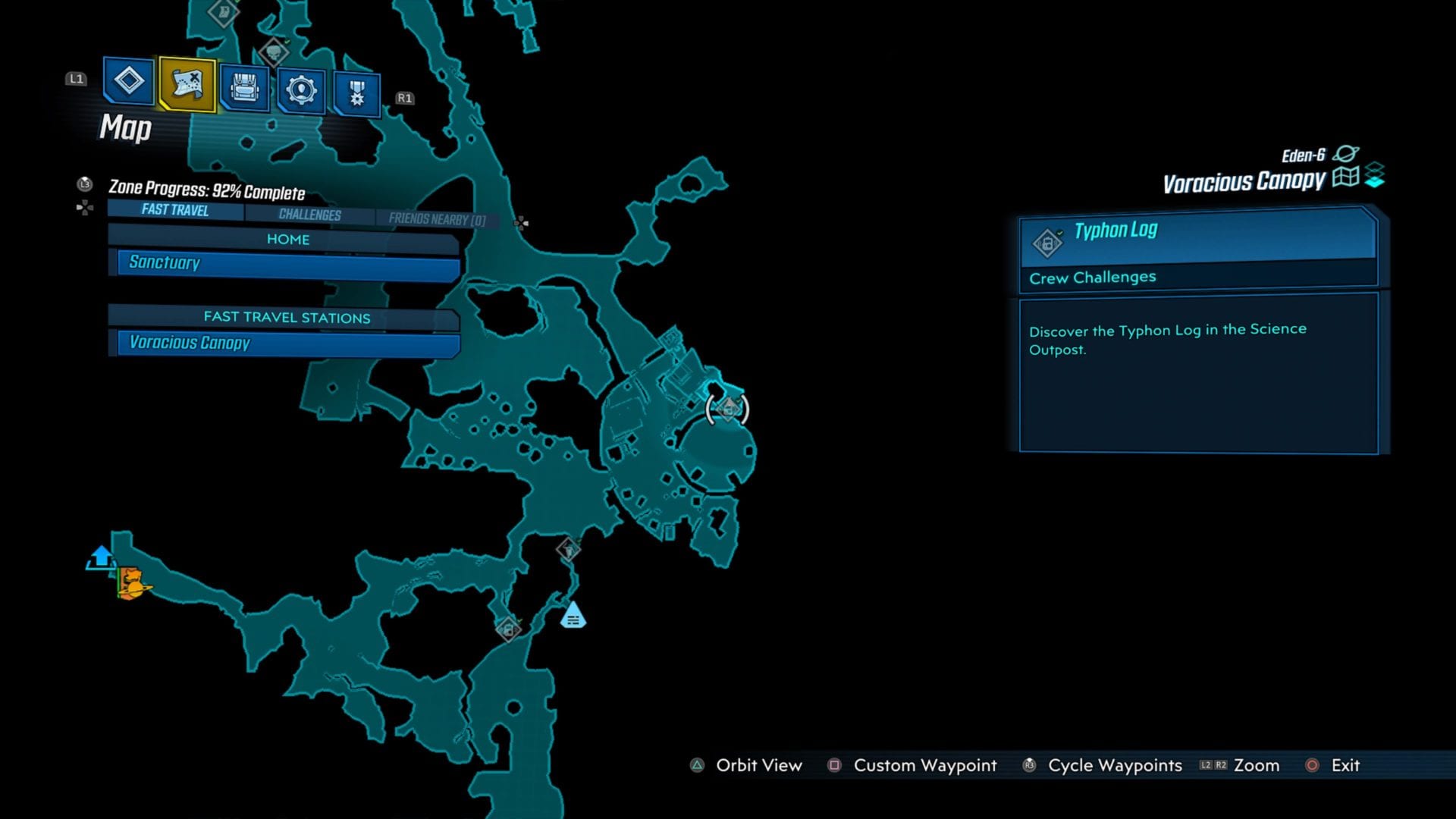1456x819 pixels.
Task: Show the Challenges sub-tab
Action: click(x=309, y=215)
